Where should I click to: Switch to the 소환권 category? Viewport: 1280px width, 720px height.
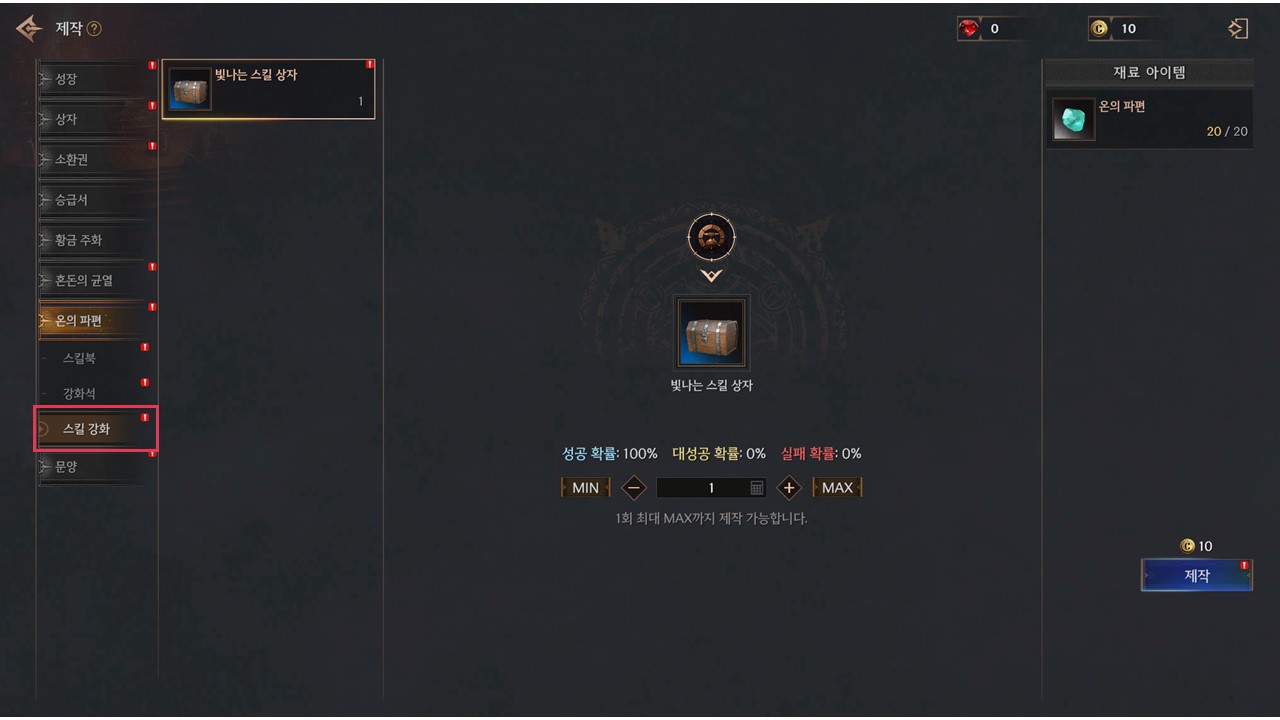(x=90, y=160)
